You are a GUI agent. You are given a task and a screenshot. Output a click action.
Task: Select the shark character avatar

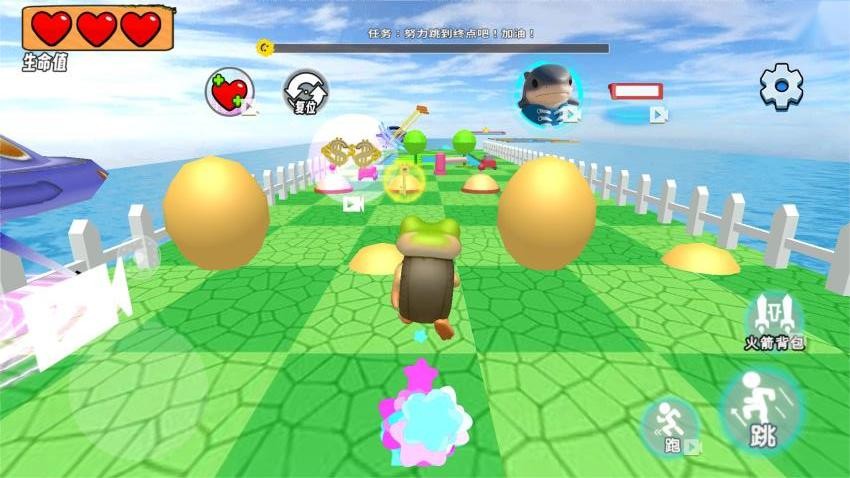pos(548,91)
